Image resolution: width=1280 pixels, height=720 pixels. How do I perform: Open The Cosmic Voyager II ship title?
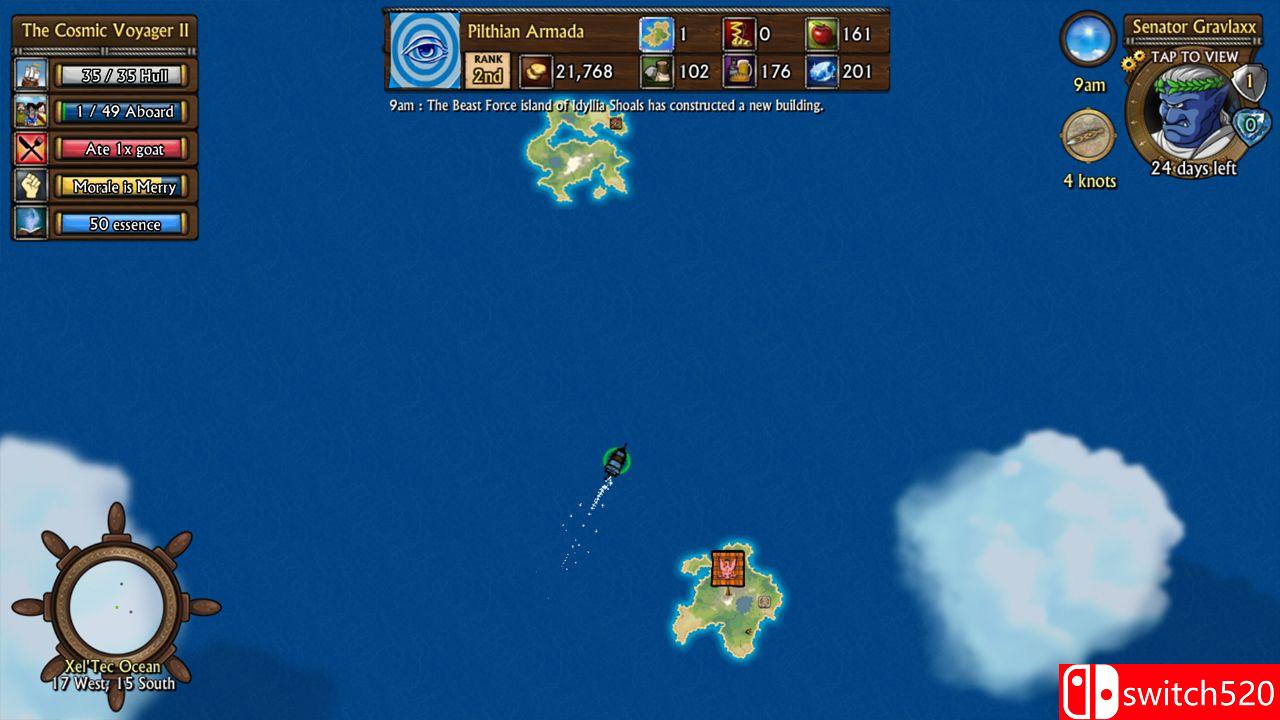point(105,30)
